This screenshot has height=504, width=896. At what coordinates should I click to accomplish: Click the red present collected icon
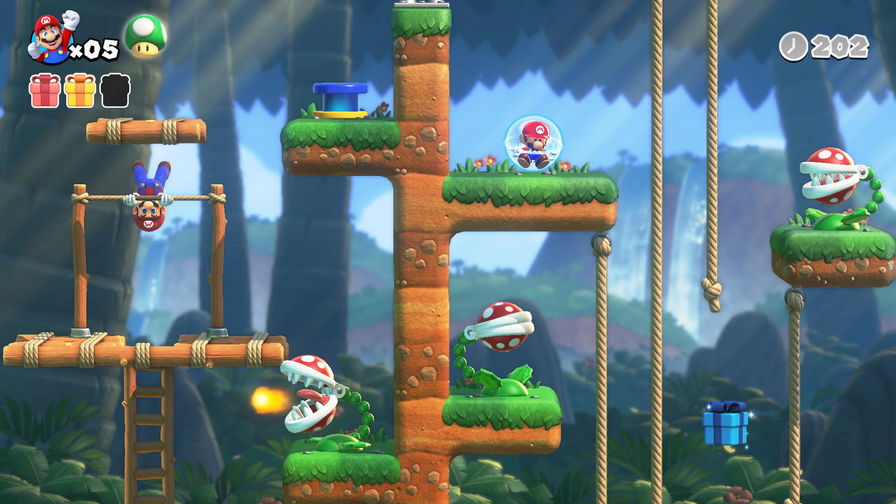tap(44, 91)
